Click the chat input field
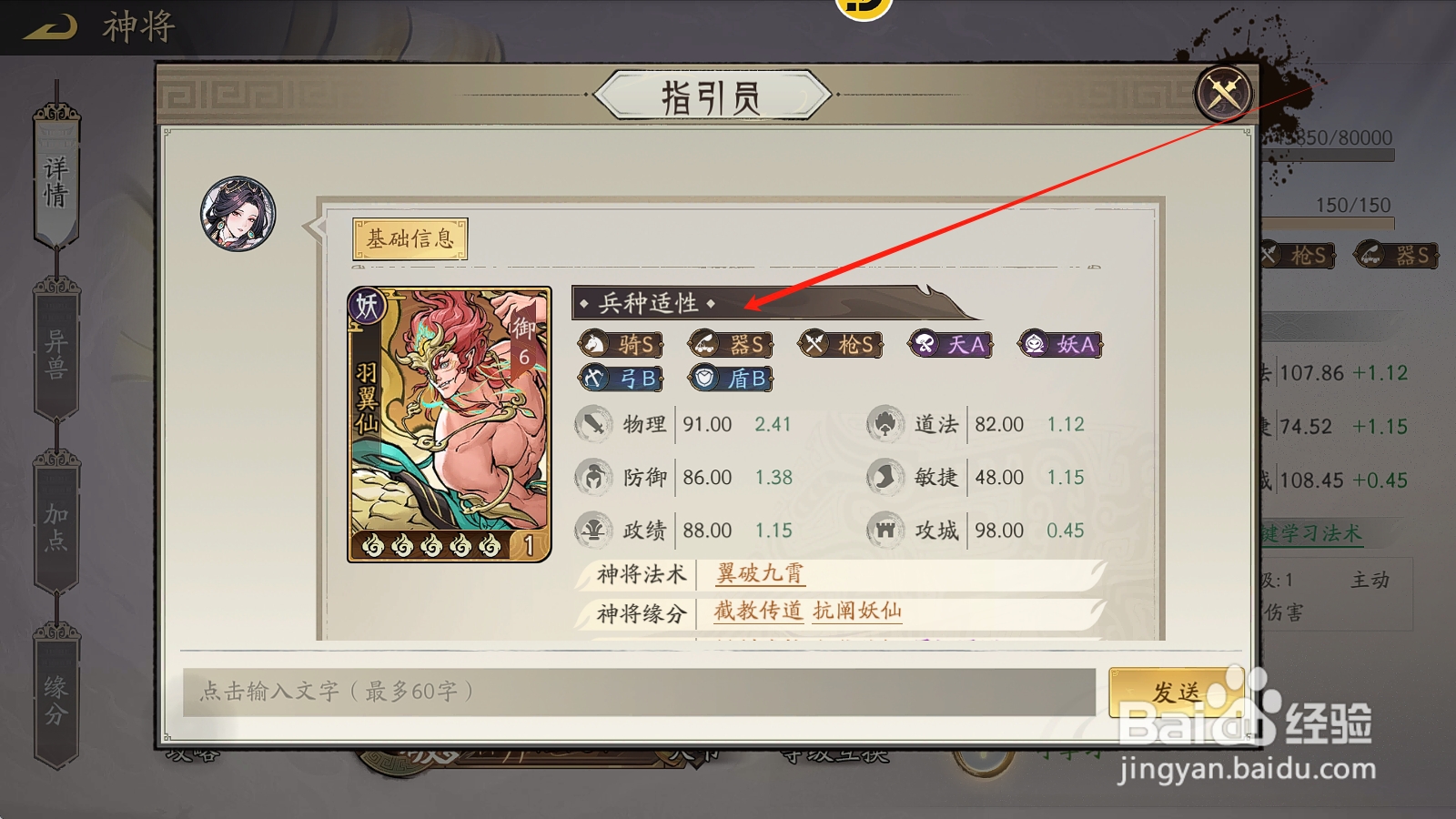 (637, 688)
